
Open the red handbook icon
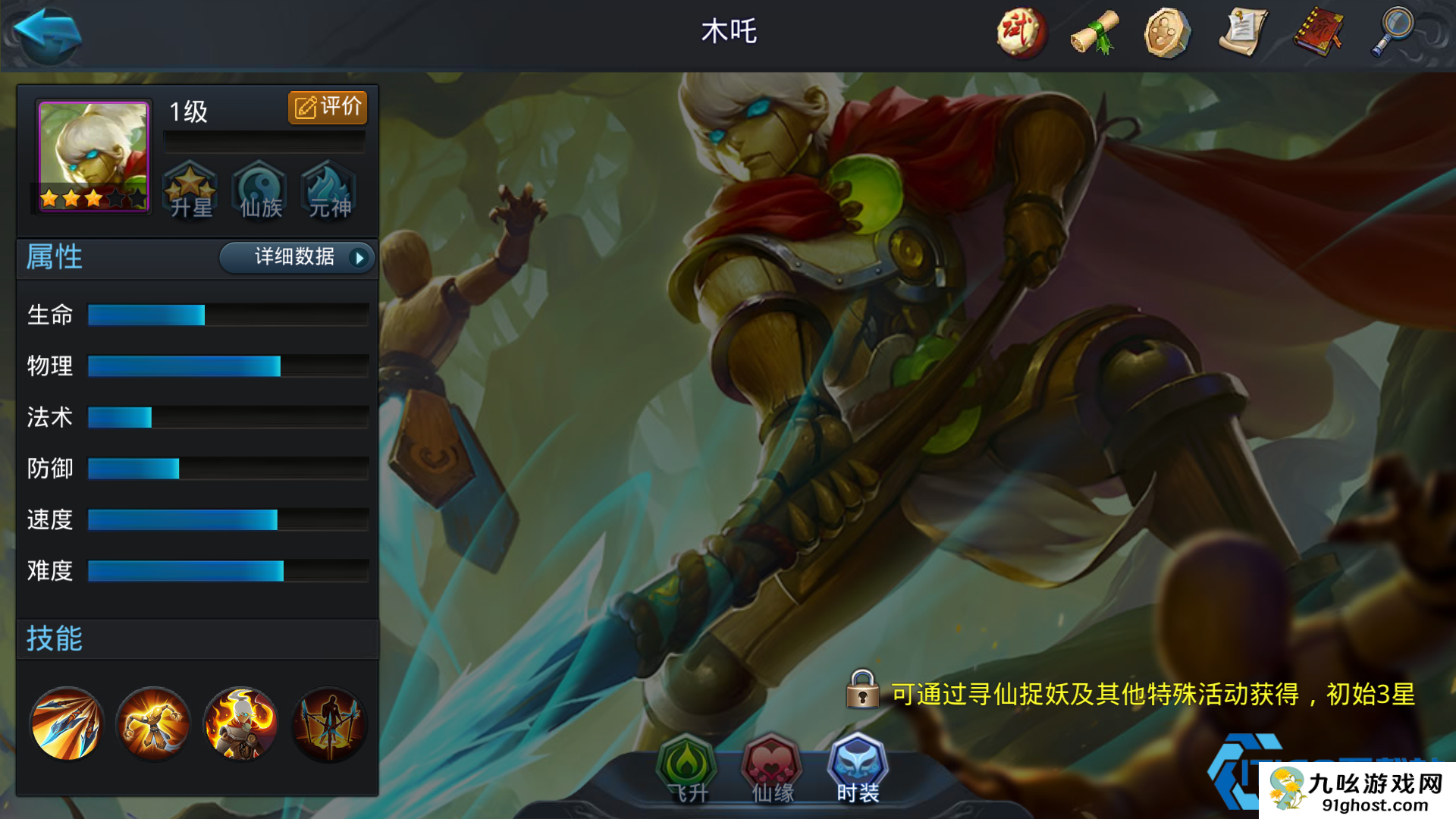click(1318, 32)
